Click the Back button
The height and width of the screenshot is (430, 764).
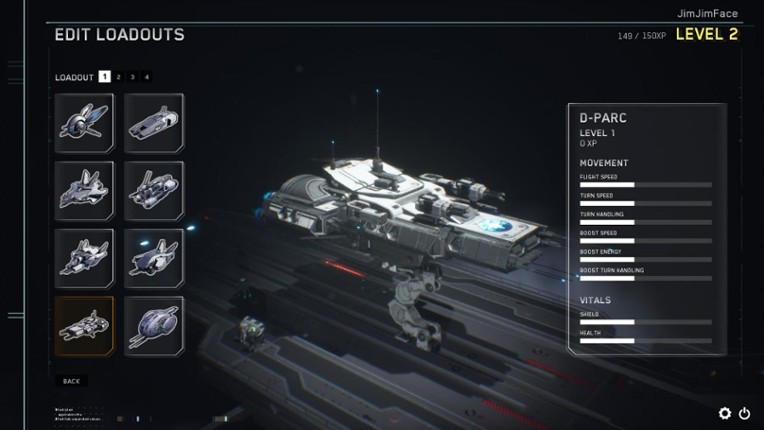click(71, 381)
